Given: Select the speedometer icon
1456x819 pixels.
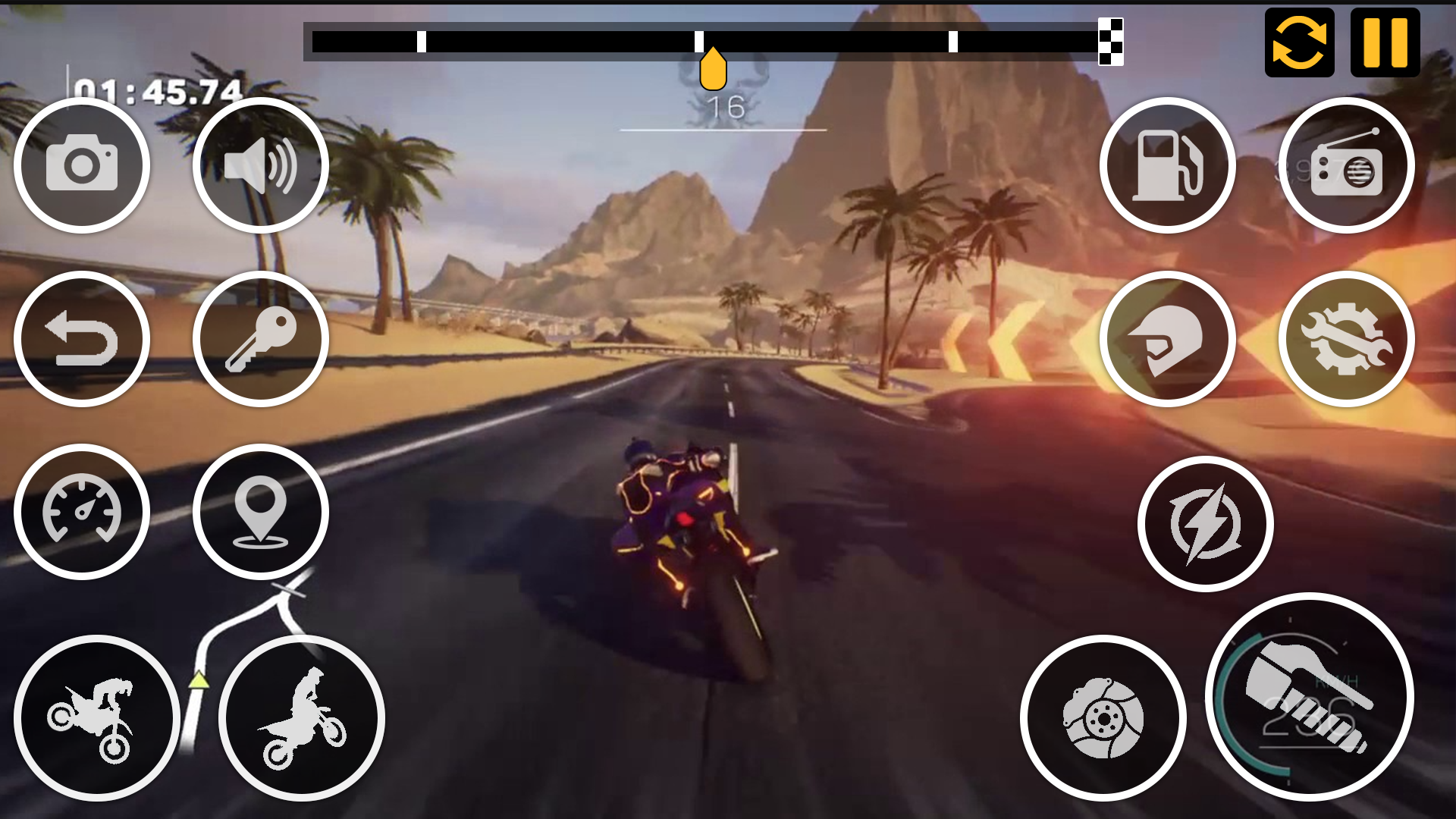Looking at the screenshot, I should tap(83, 512).
